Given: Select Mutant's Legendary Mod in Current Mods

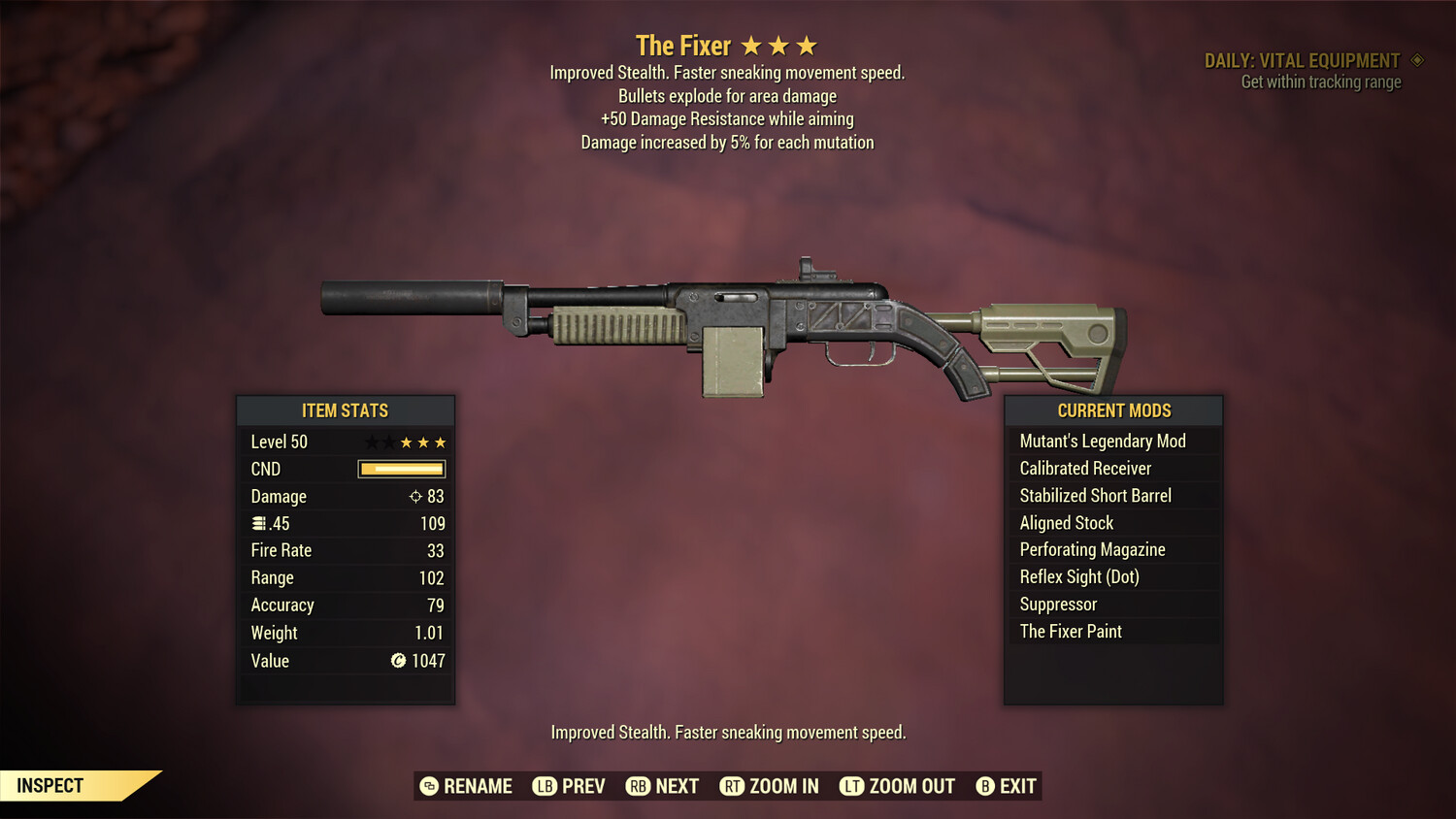Looking at the screenshot, I should [x=1102, y=441].
